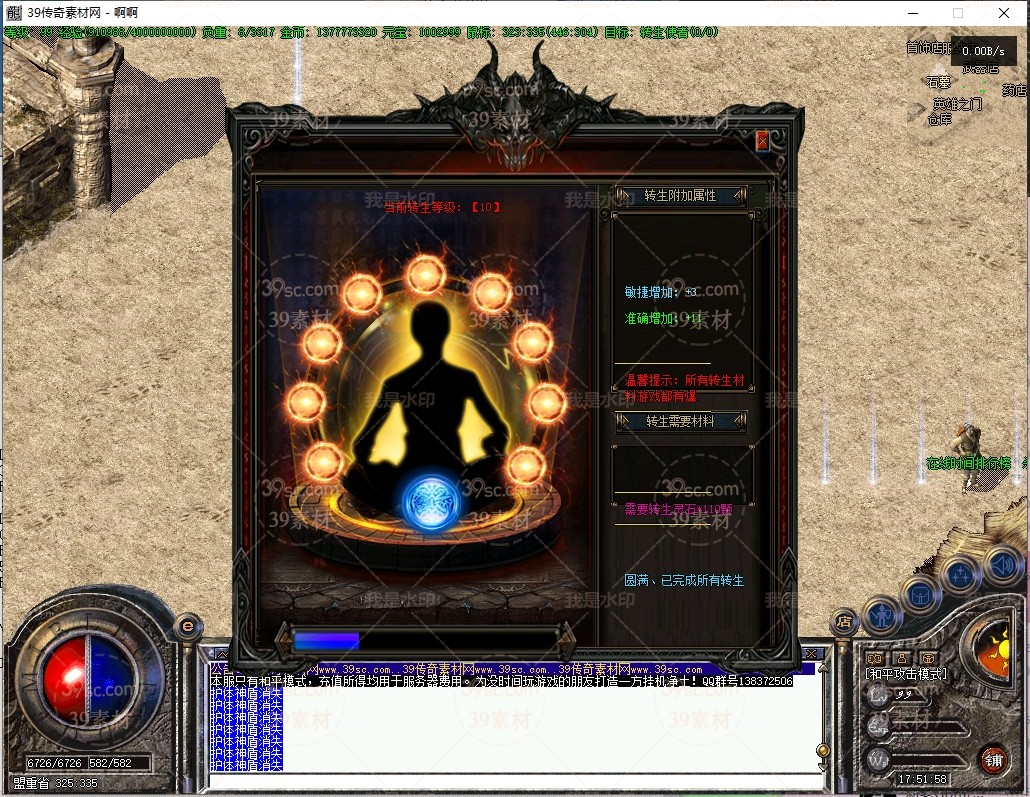Switch the 和平攻击模式 attack mode
Image resolution: width=1030 pixels, height=797 pixels.
click(x=905, y=674)
